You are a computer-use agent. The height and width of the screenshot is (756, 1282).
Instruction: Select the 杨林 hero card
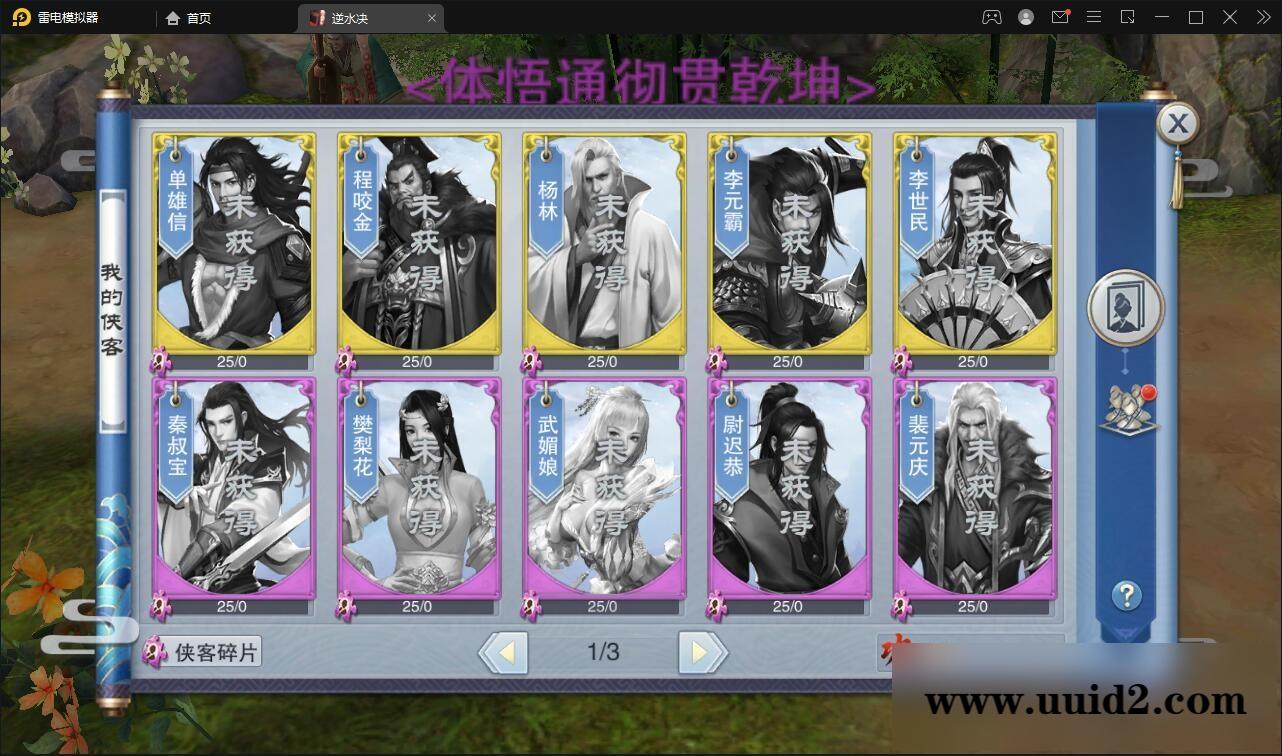[603, 245]
